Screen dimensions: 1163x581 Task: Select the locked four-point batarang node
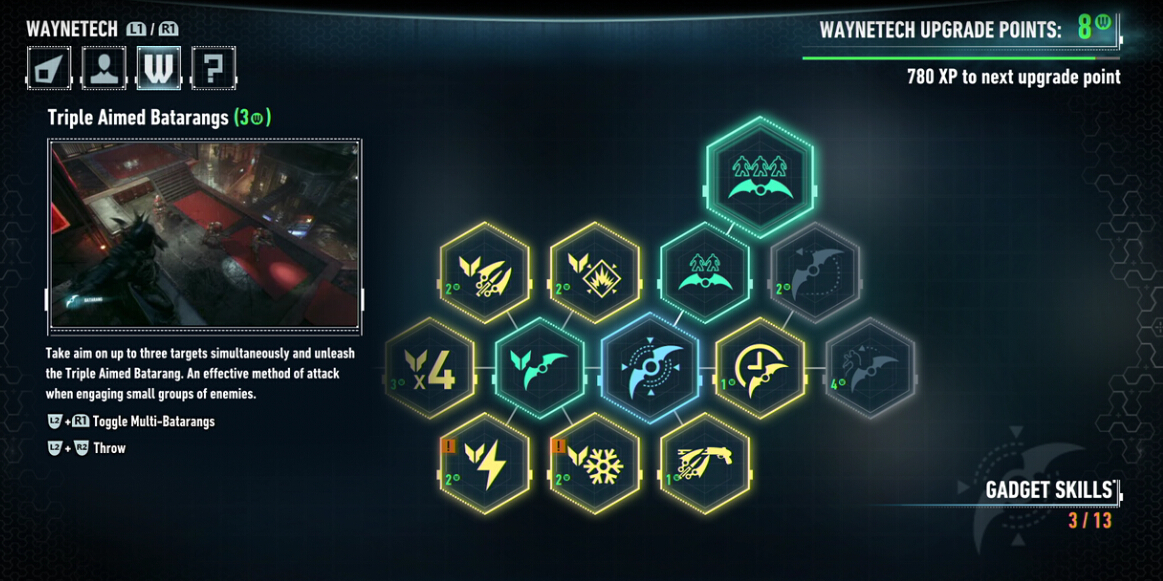pyautogui.click(x=870, y=367)
